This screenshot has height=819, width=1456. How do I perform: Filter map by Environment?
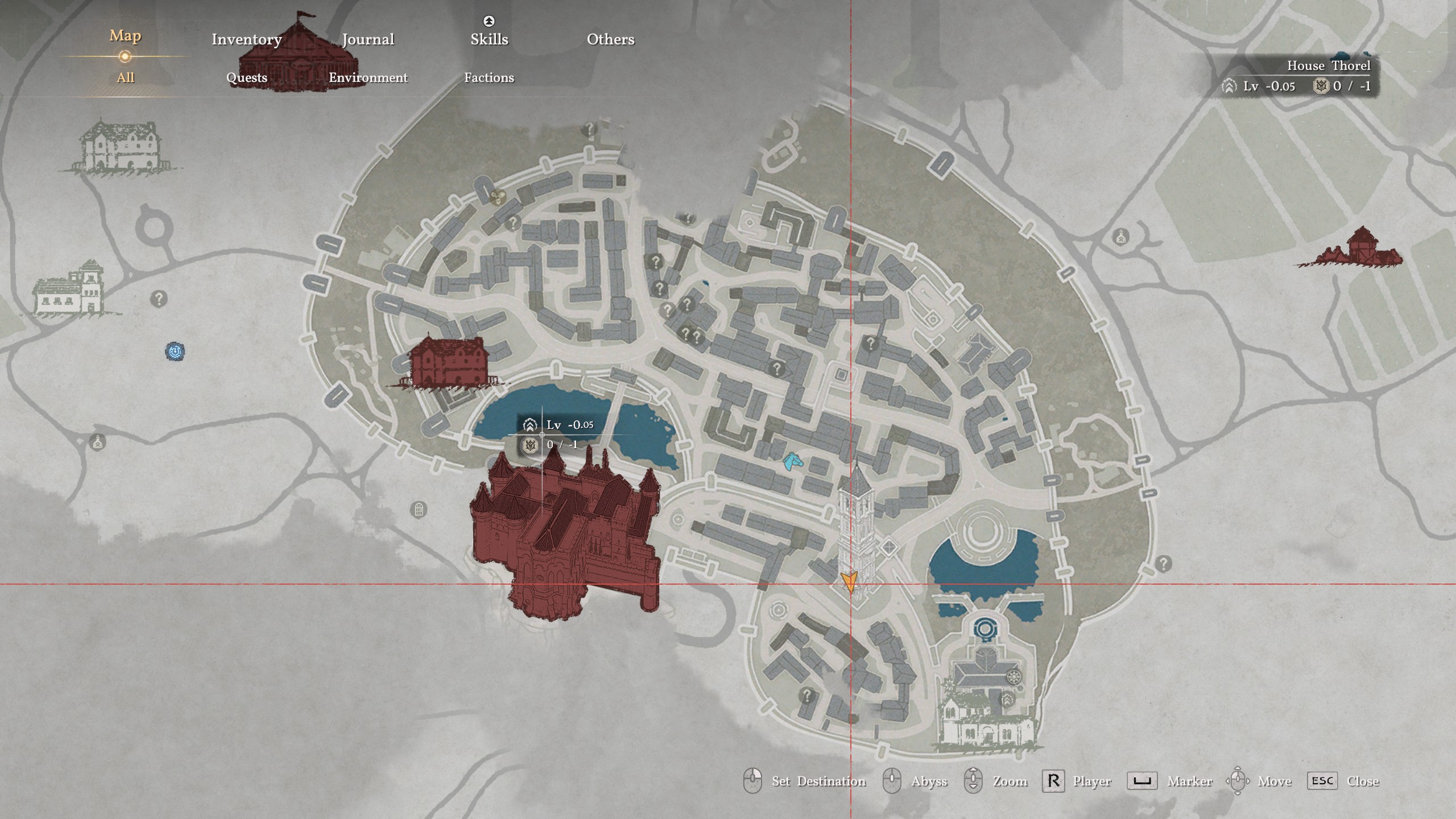pyautogui.click(x=368, y=77)
